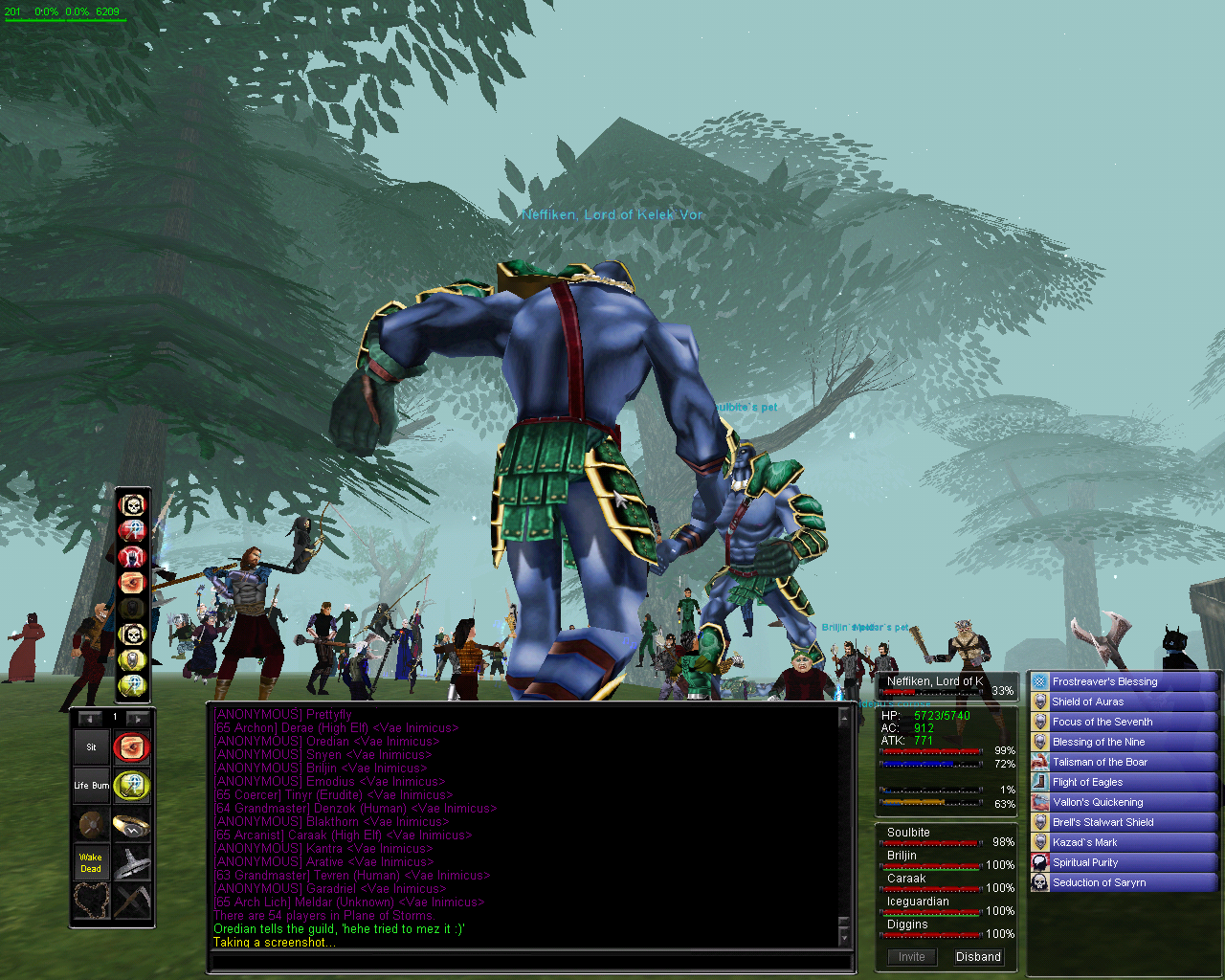Use the gold ring hotbar item
This screenshot has height=980, width=1225.
click(132, 825)
